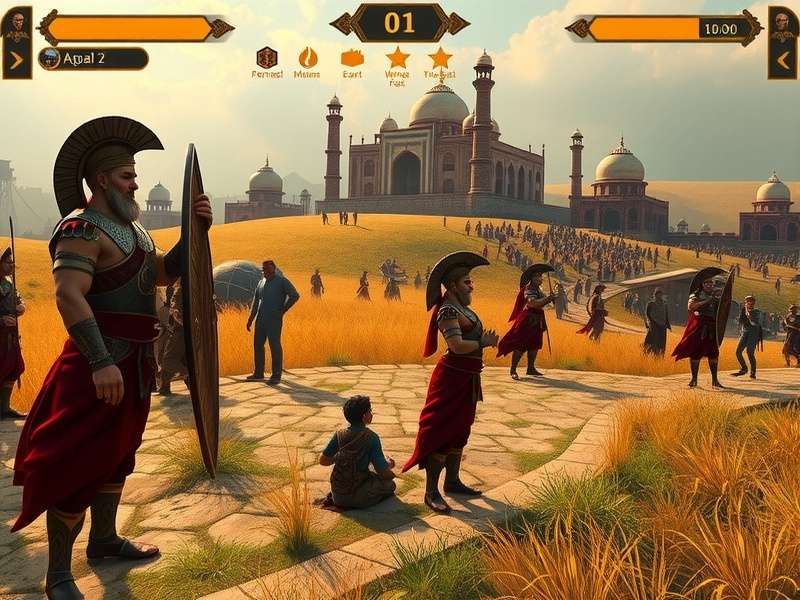Click the first star icon

(397, 57)
